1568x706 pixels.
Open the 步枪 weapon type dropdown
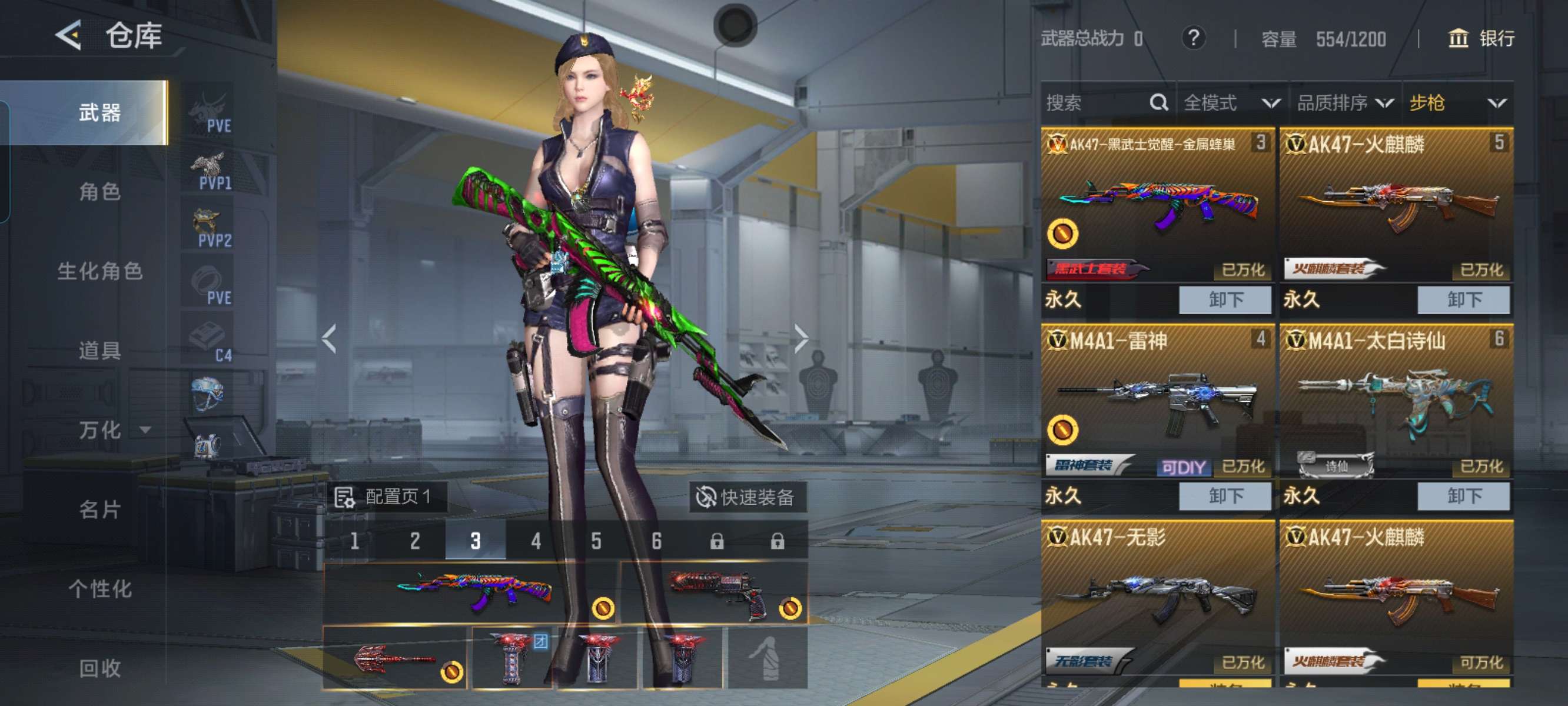(x=1457, y=103)
